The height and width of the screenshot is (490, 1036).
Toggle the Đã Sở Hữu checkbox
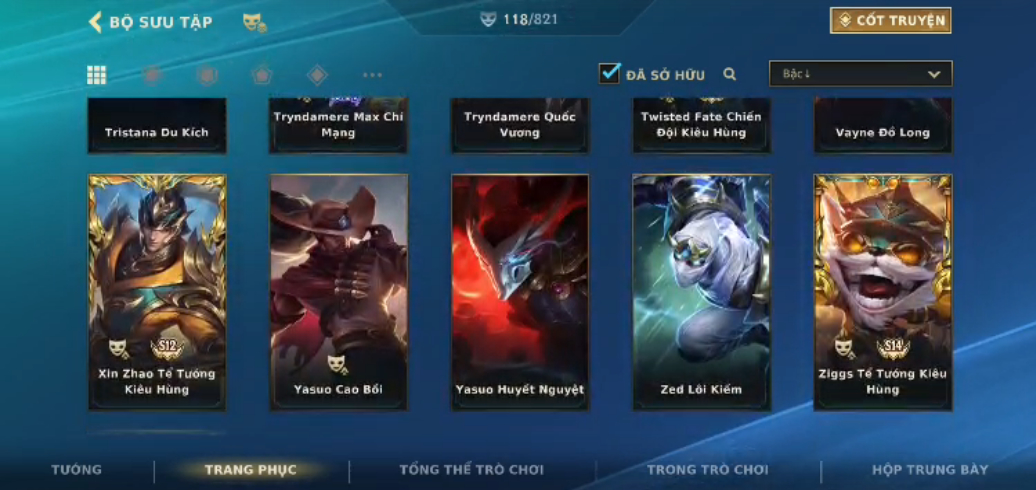(609, 73)
